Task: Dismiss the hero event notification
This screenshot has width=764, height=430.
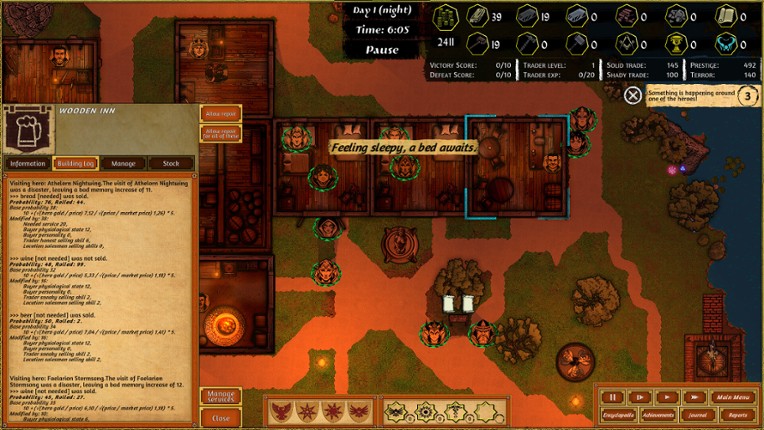Action: [633, 95]
